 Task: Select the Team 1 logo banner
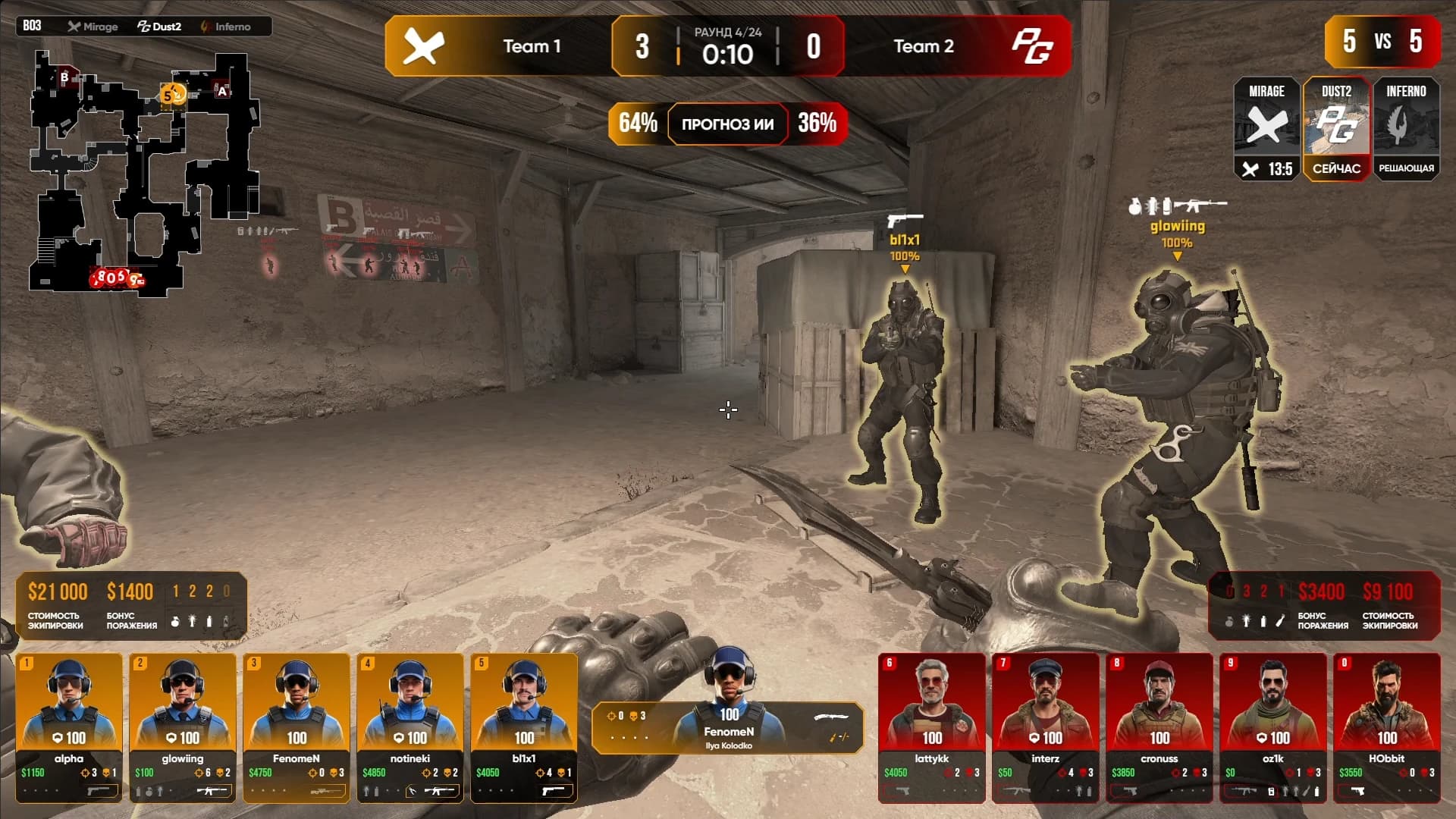(x=423, y=46)
